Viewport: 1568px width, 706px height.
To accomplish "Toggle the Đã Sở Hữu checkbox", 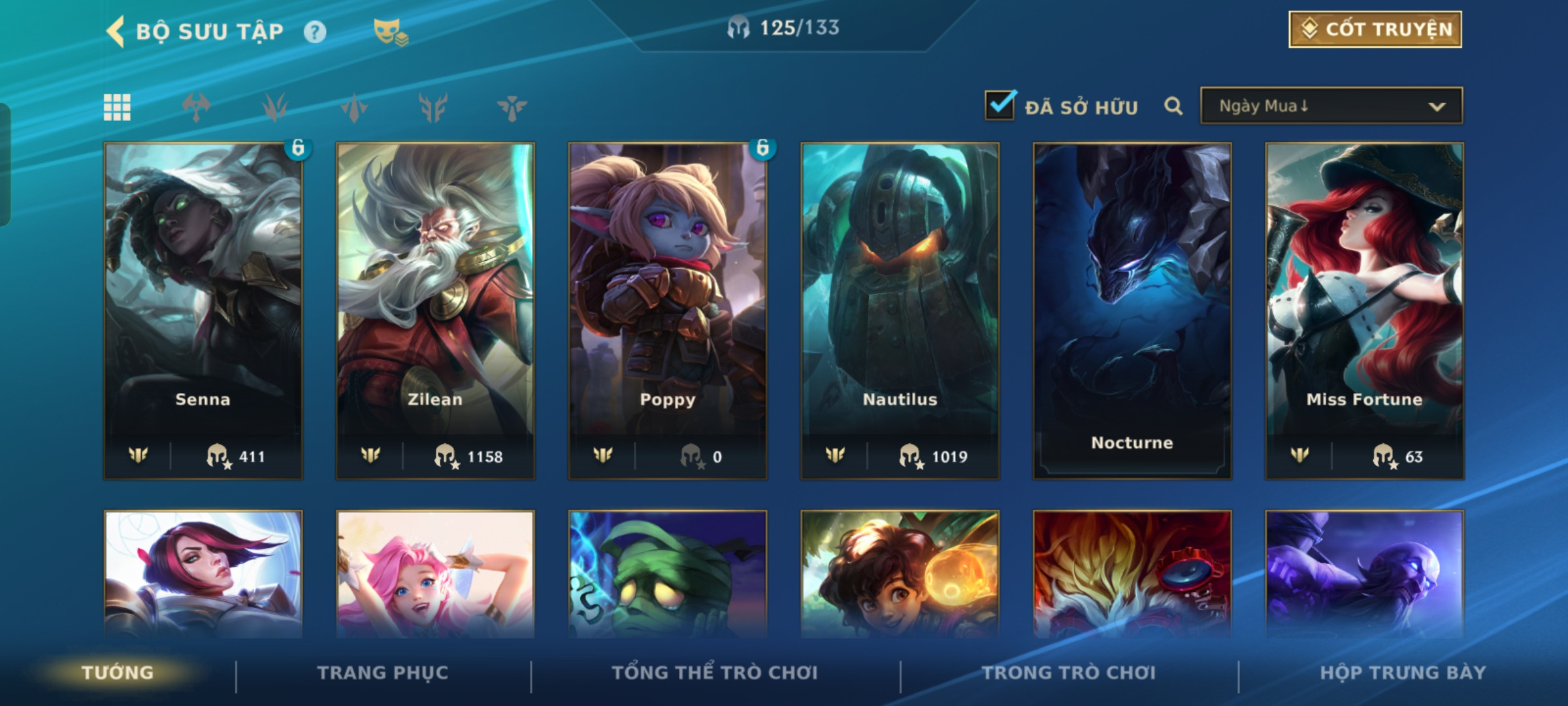I will (1000, 106).
